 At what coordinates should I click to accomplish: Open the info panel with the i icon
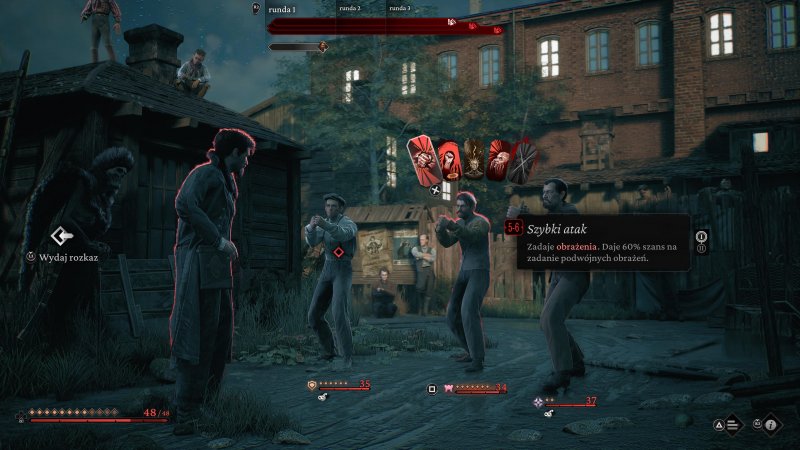(x=770, y=424)
